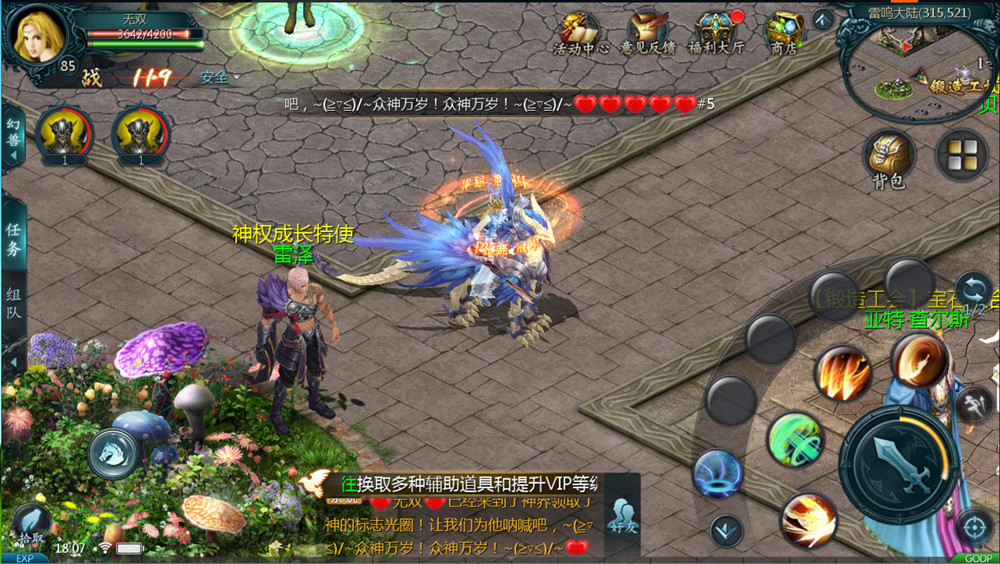Tap the horse head mount button

[x=113, y=452]
